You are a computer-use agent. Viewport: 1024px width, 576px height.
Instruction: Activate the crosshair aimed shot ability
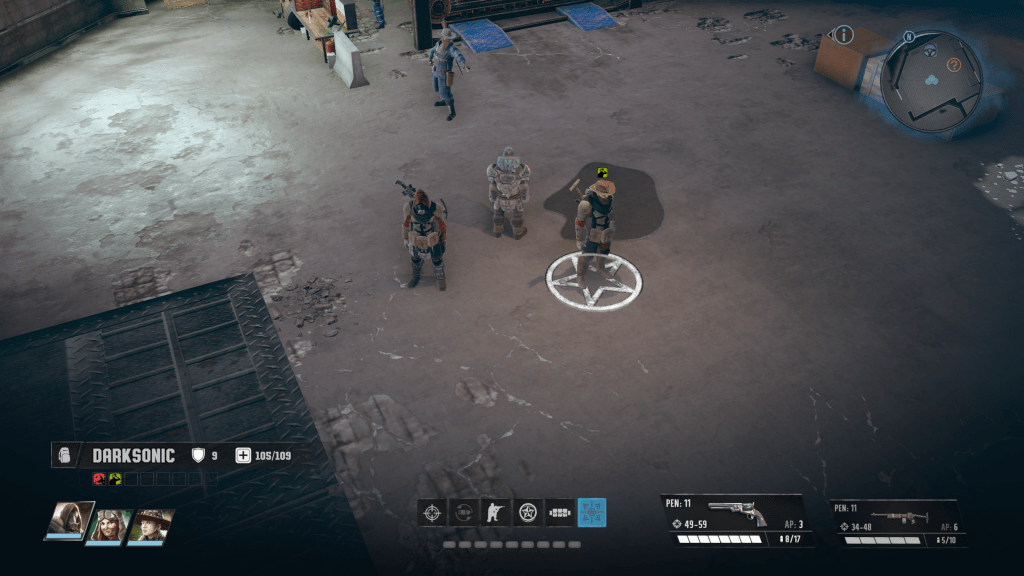[x=432, y=513]
